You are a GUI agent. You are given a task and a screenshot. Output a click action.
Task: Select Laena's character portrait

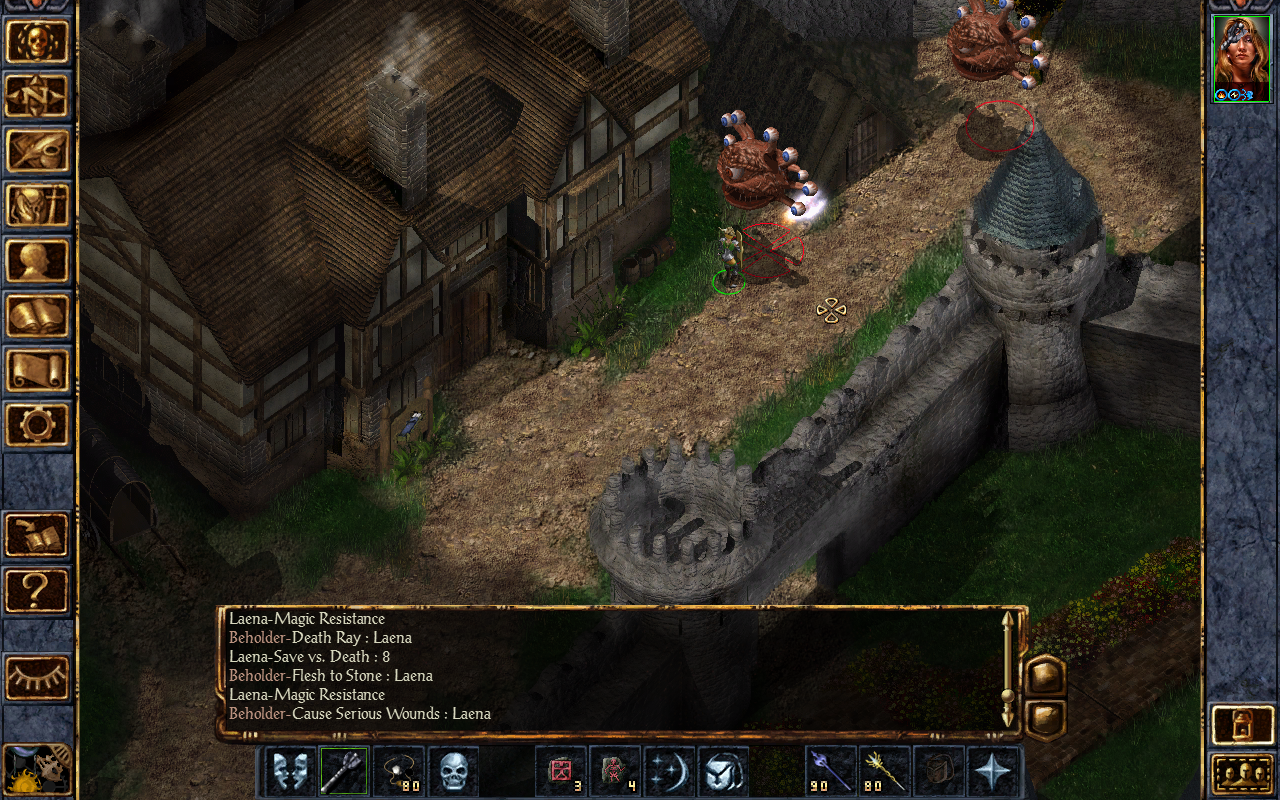coord(1241,58)
